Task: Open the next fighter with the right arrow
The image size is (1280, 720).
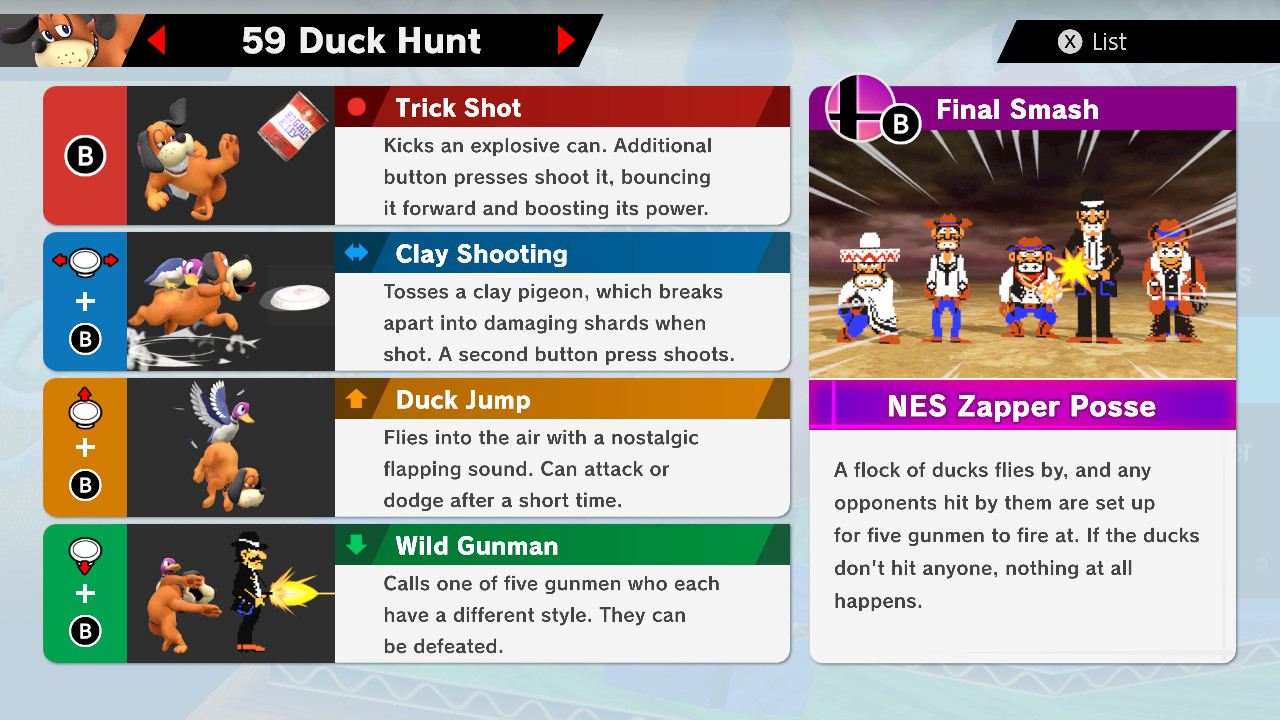Action: (566, 41)
